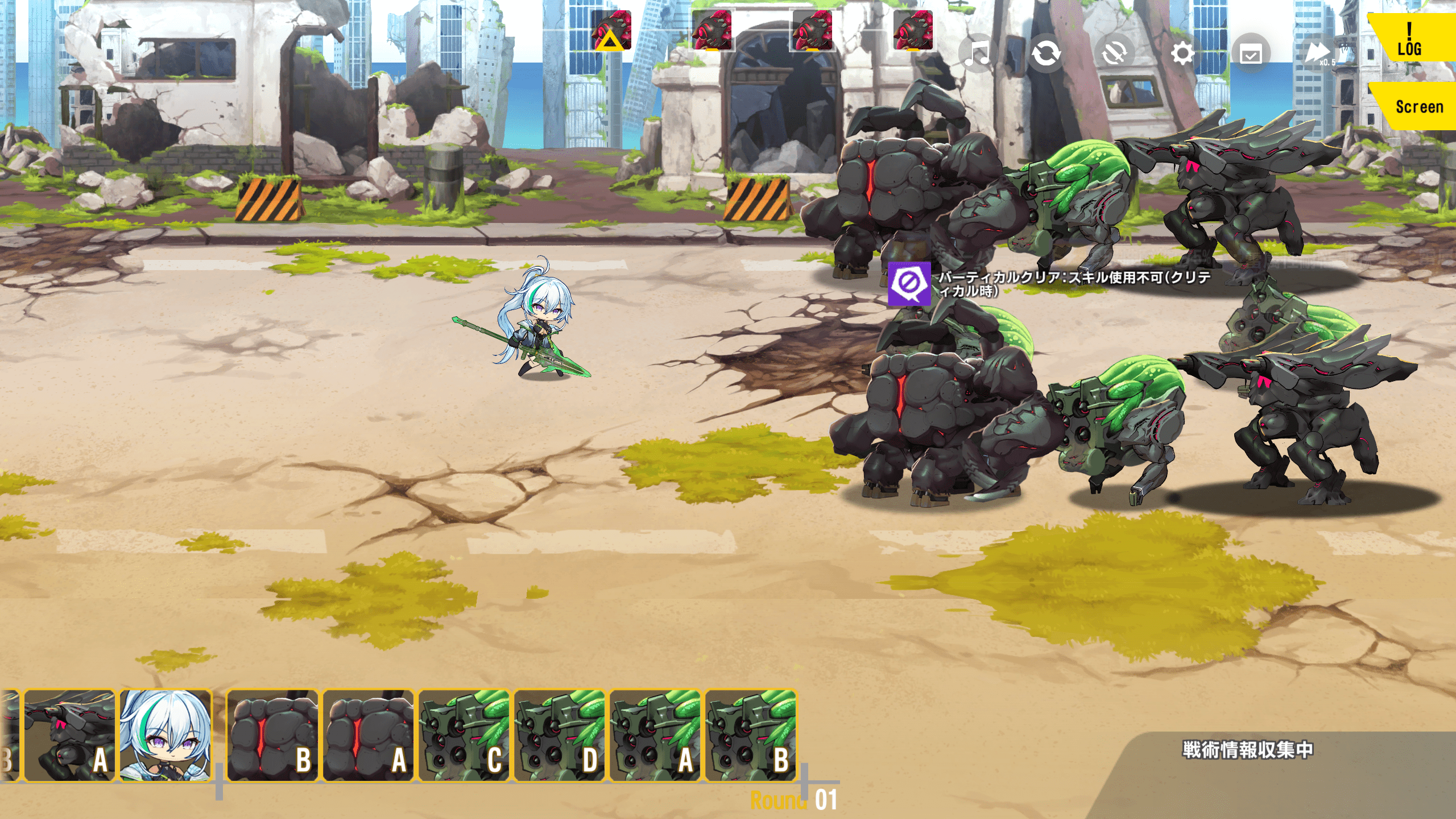
Task: Click the window checkmark icon
Action: tap(1251, 55)
